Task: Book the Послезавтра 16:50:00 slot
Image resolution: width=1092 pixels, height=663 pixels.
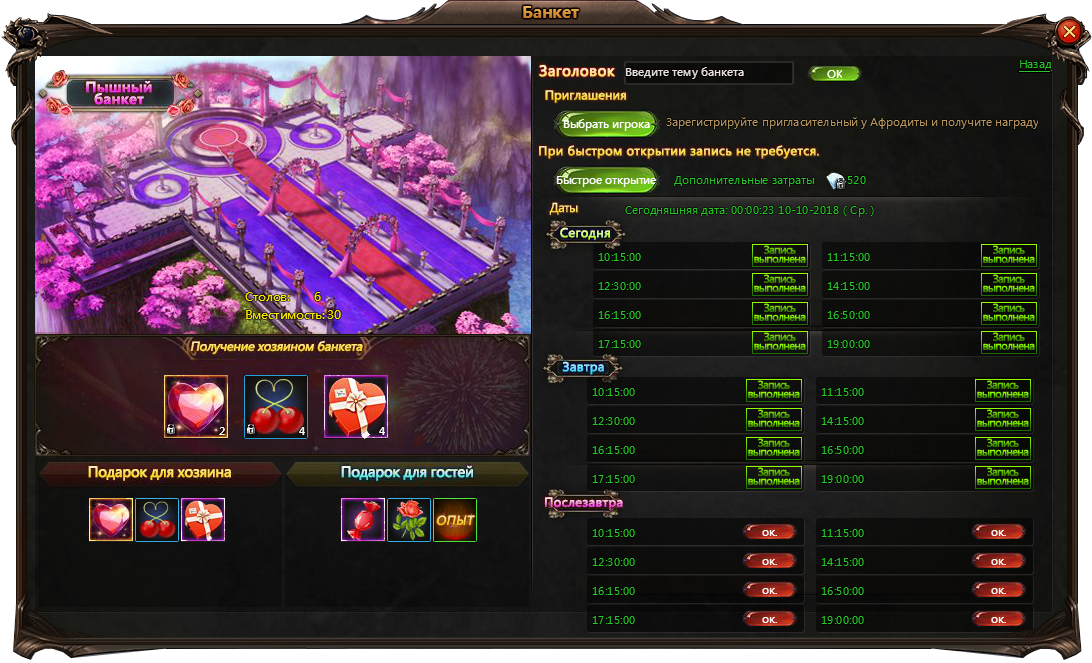Action: coord(998,590)
